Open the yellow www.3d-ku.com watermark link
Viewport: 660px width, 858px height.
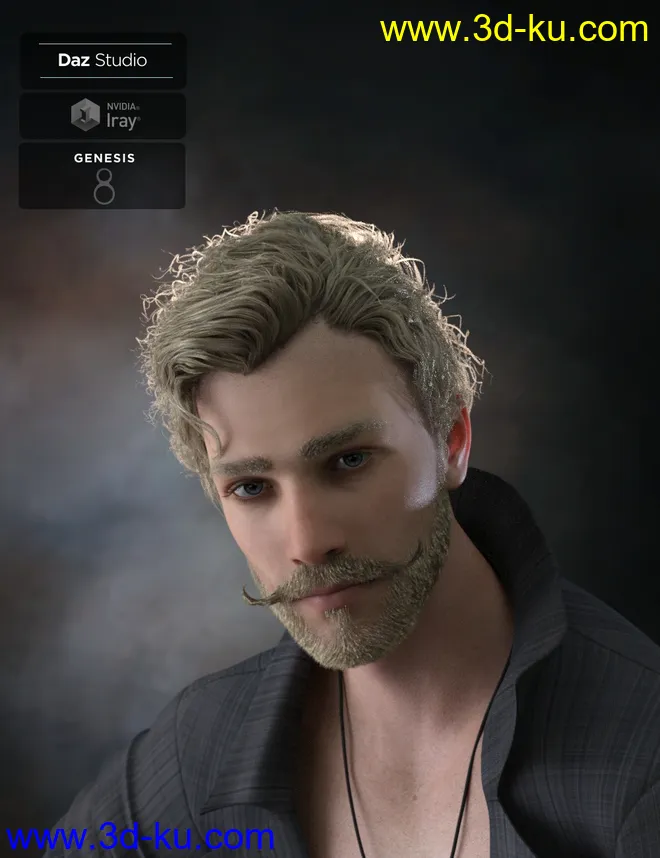coord(514,30)
